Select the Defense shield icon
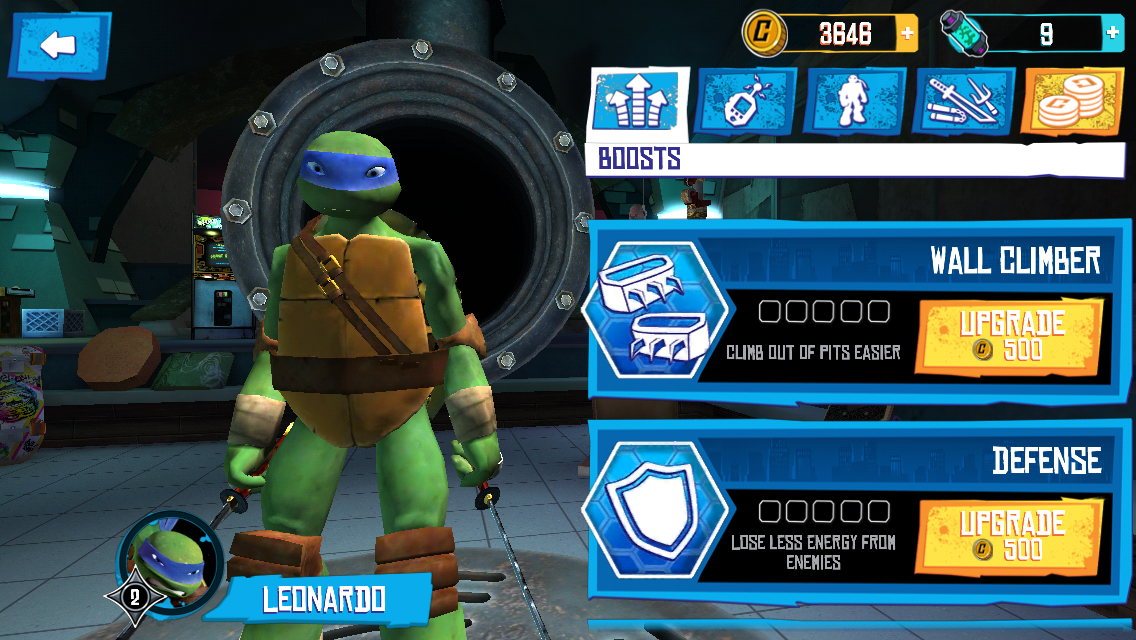The image size is (1136, 640). pyautogui.click(x=651, y=512)
